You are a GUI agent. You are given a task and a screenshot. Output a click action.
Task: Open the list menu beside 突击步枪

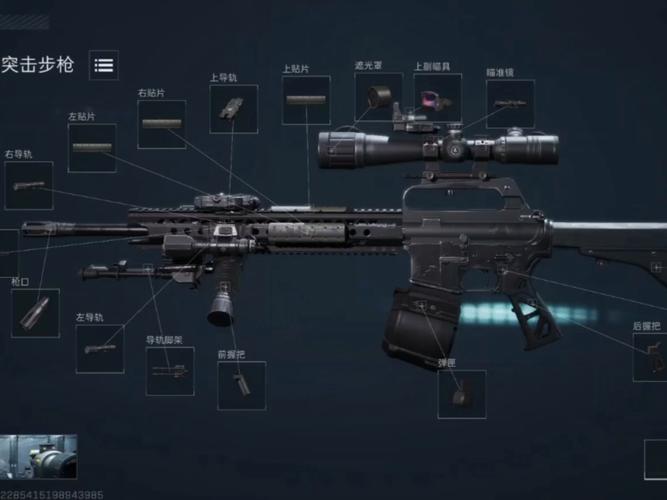[x=103, y=65]
